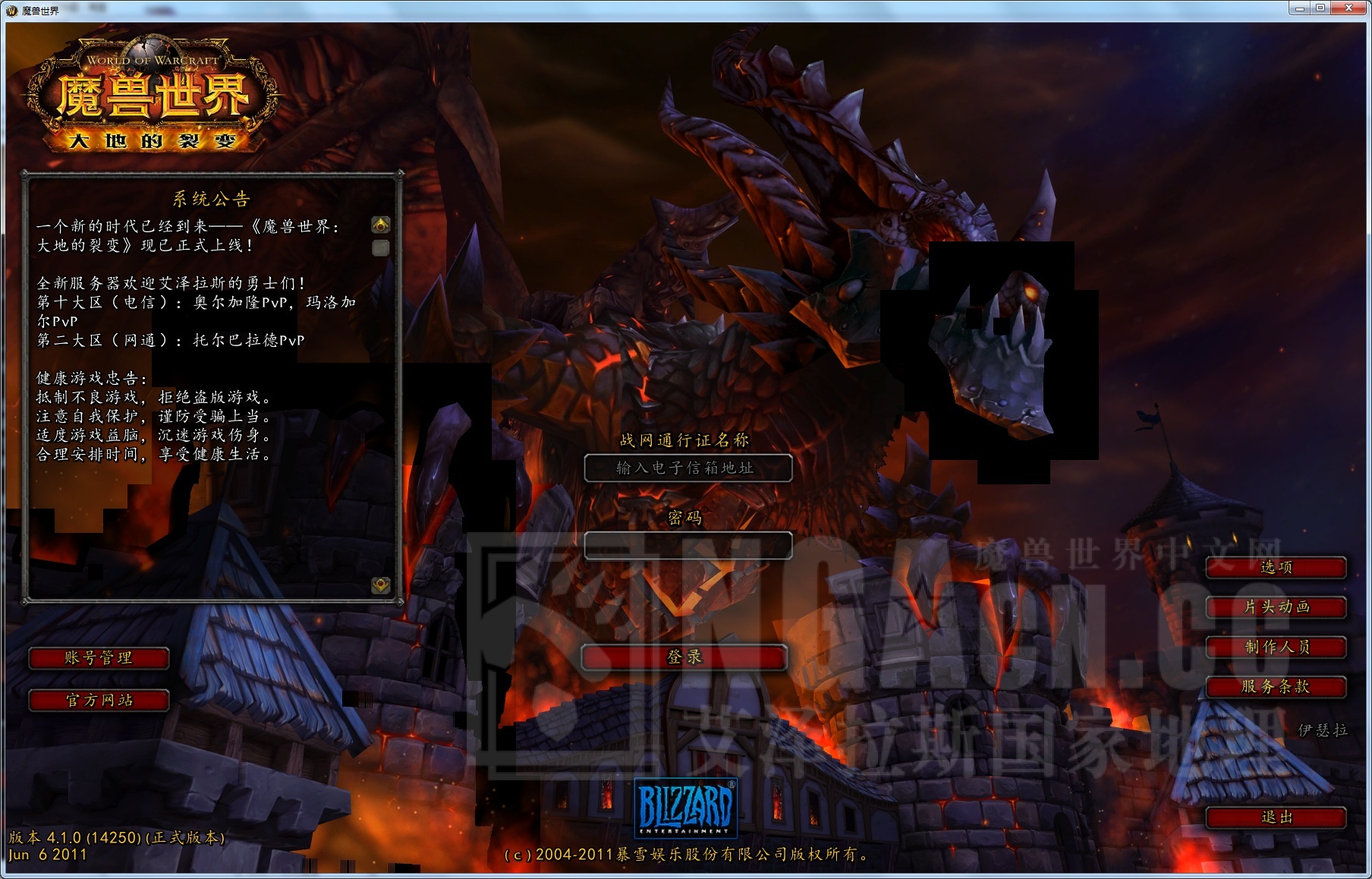Show the 制作人员 credits

(x=1276, y=647)
